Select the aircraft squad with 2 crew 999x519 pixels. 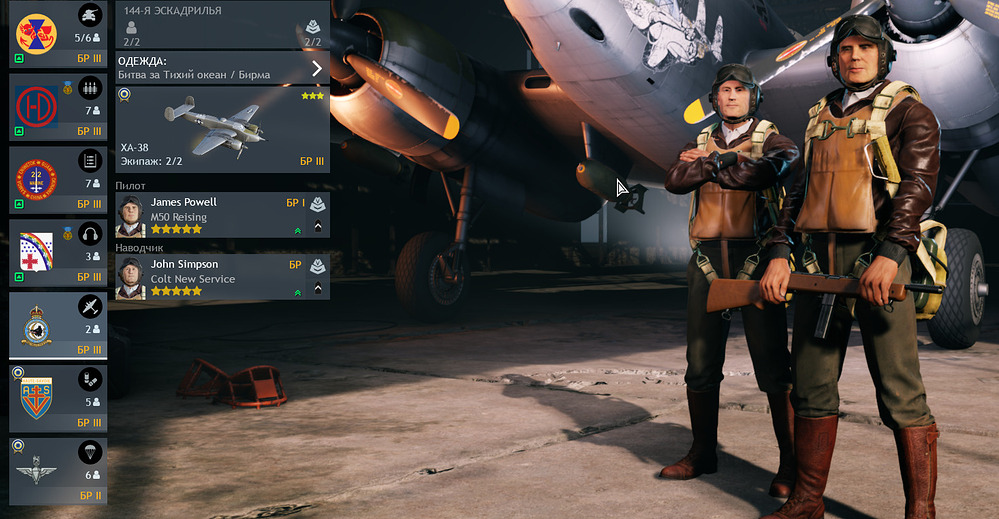coord(57,325)
